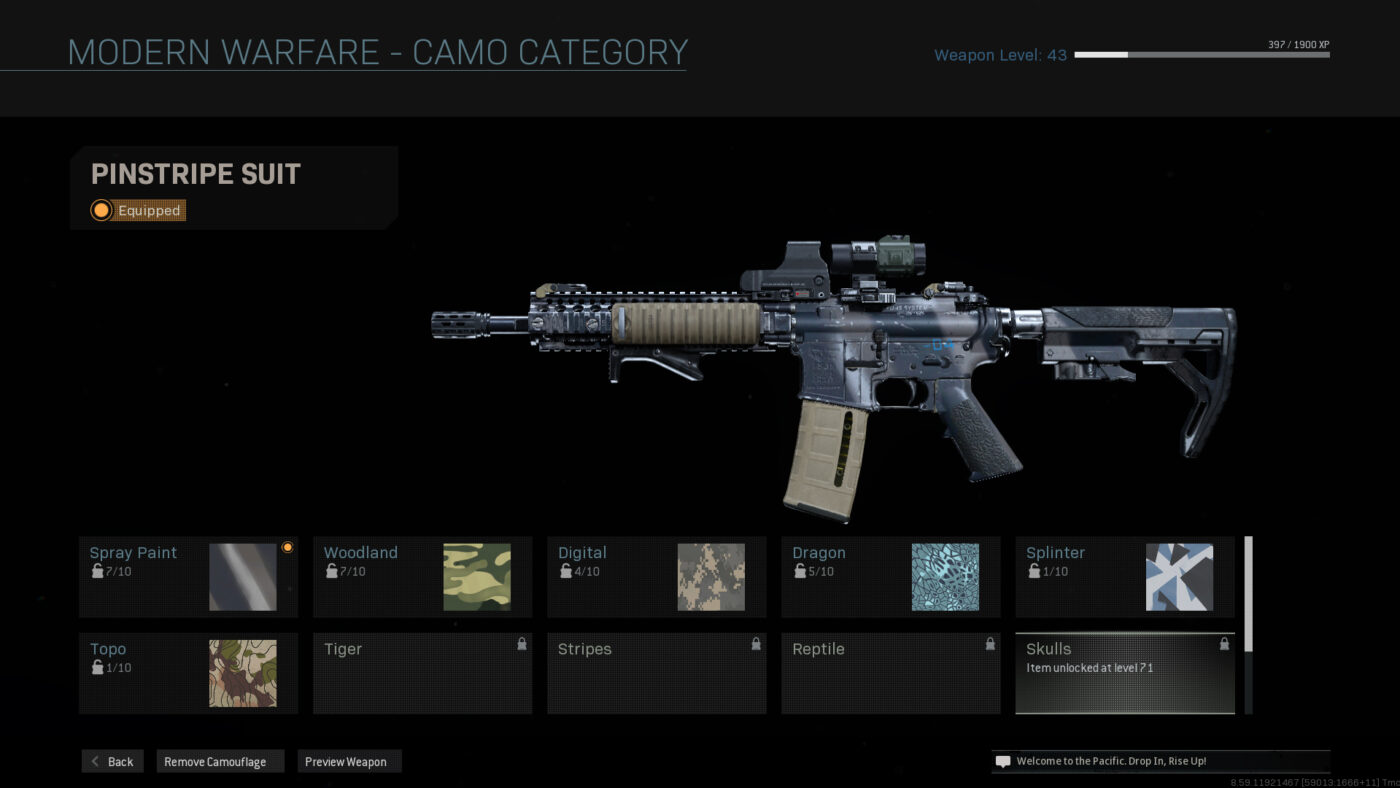Click the Back button

pyautogui.click(x=112, y=761)
